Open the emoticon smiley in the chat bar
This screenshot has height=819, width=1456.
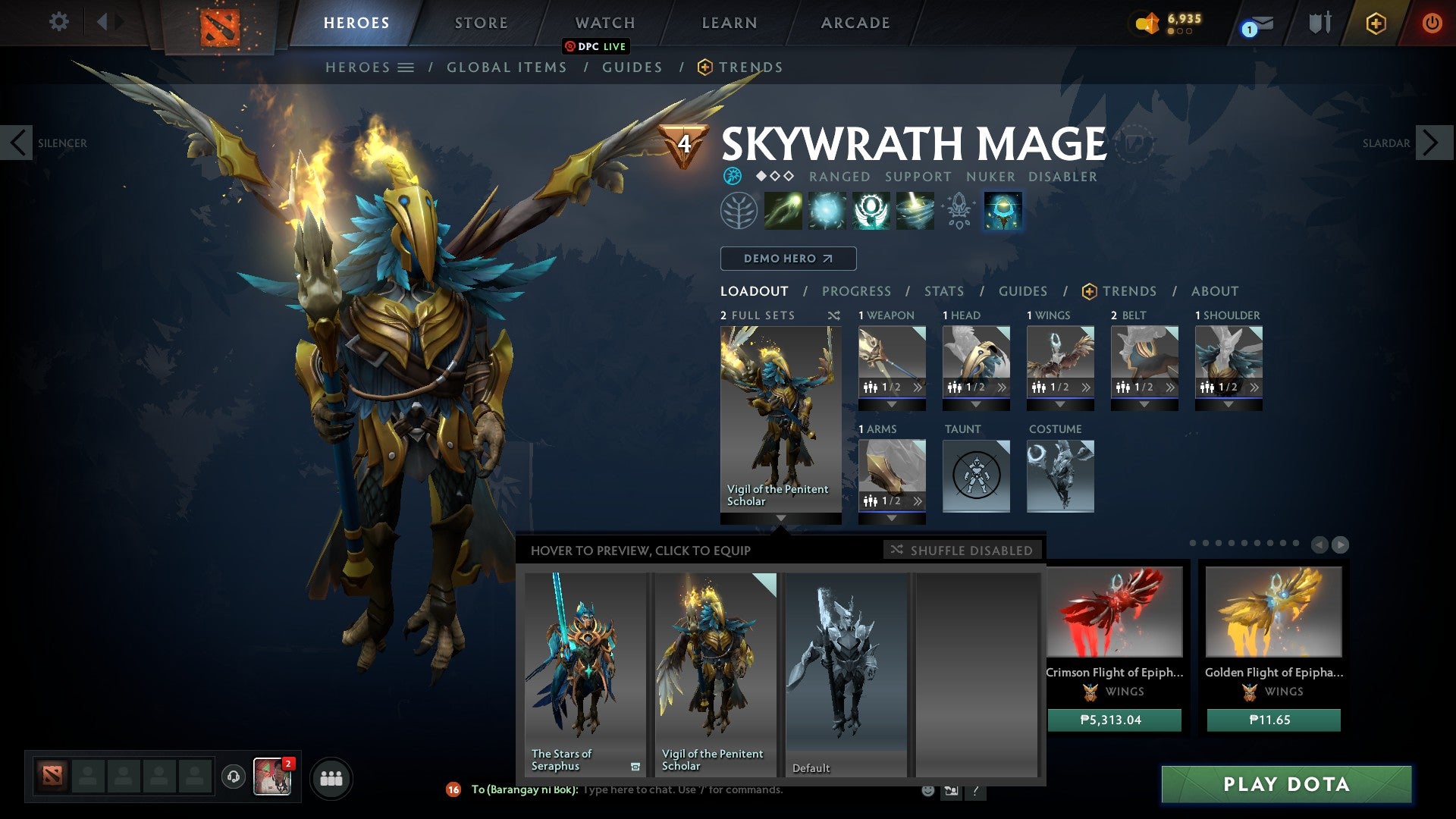[927, 790]
